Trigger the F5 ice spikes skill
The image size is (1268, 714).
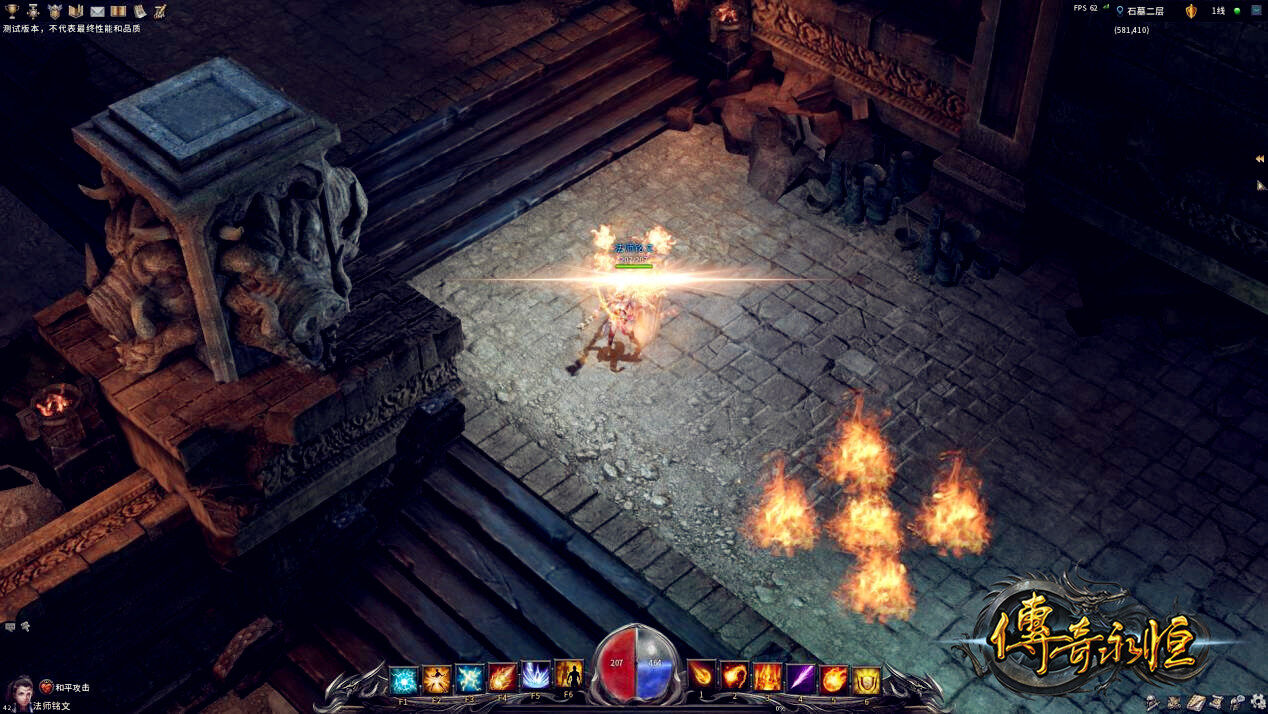point(536,677)
